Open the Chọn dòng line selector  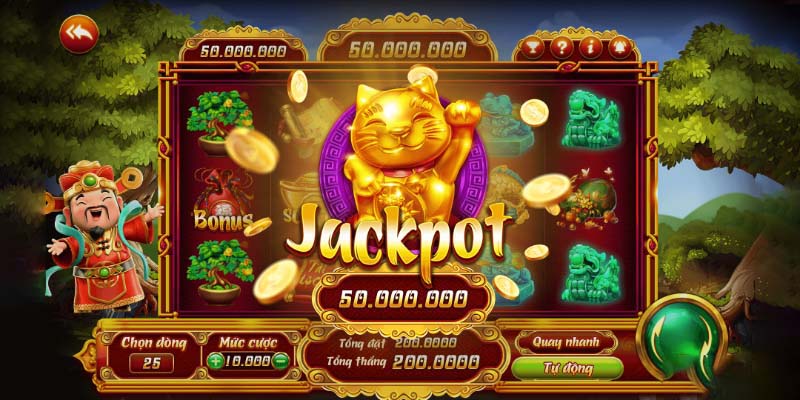click(150, 362)
